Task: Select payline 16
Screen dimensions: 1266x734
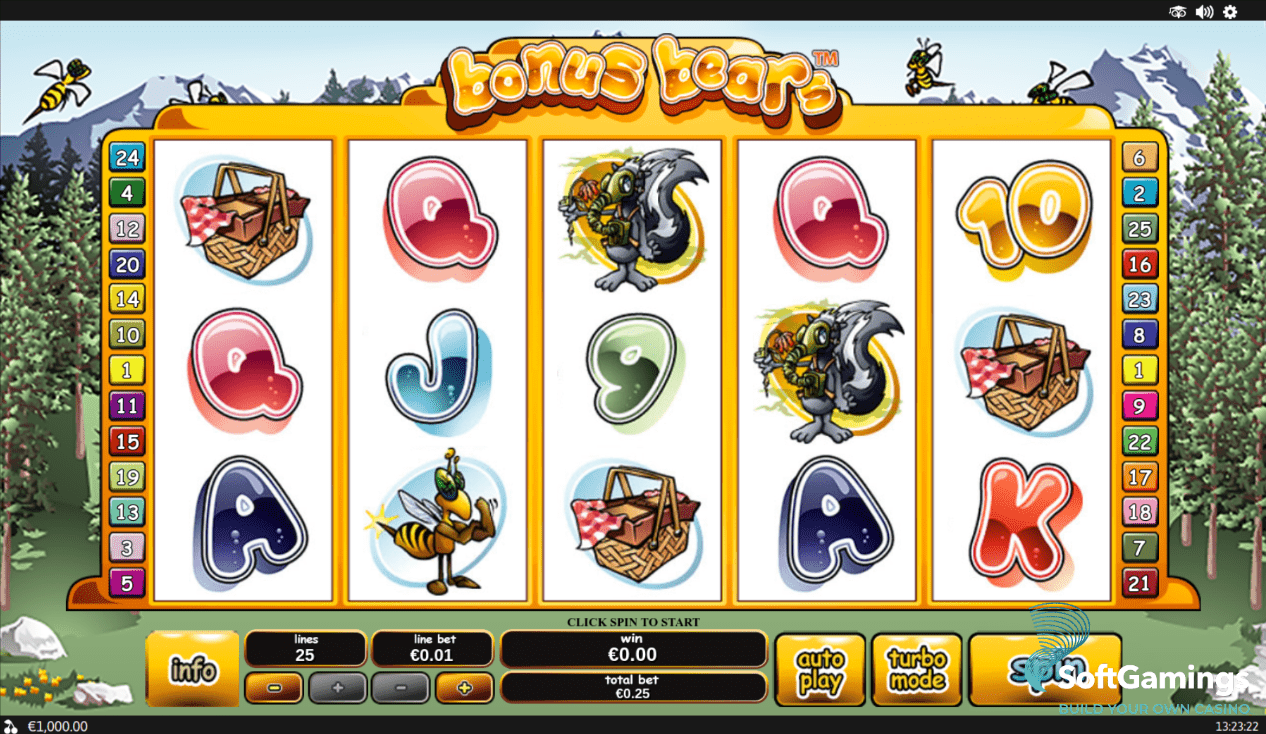Action: coord(1140,264)
